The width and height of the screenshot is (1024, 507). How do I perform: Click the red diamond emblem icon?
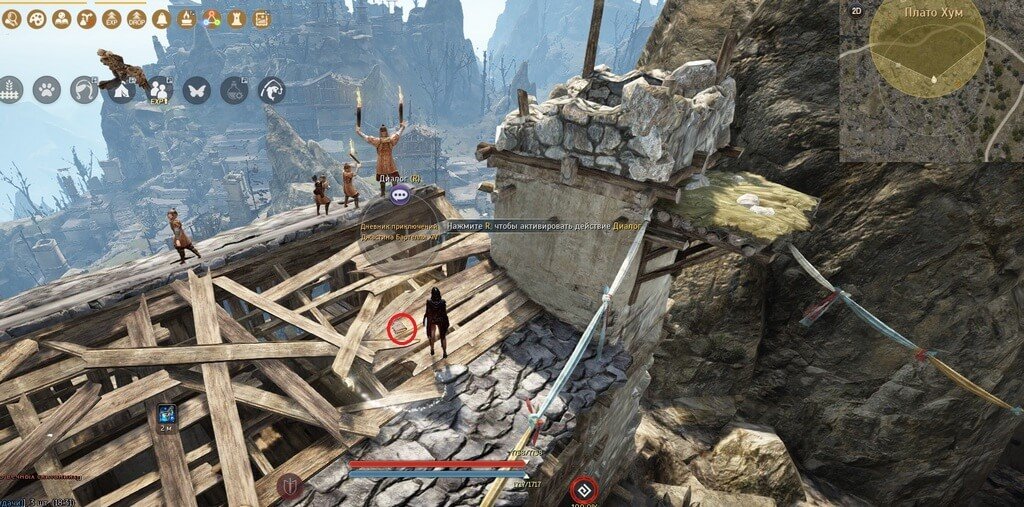click(x=583, y=490)
